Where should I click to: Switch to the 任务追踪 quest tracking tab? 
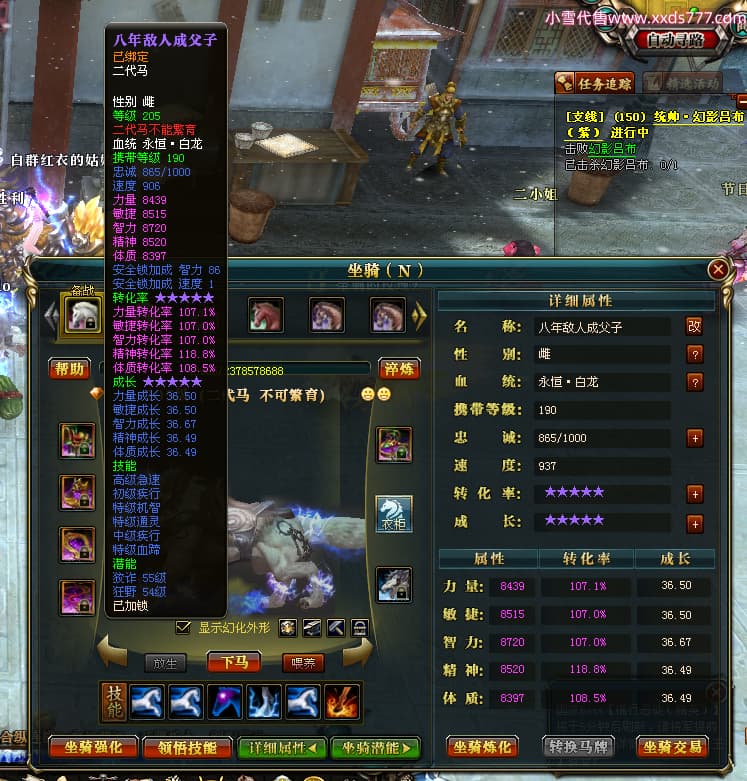point(596,84)
